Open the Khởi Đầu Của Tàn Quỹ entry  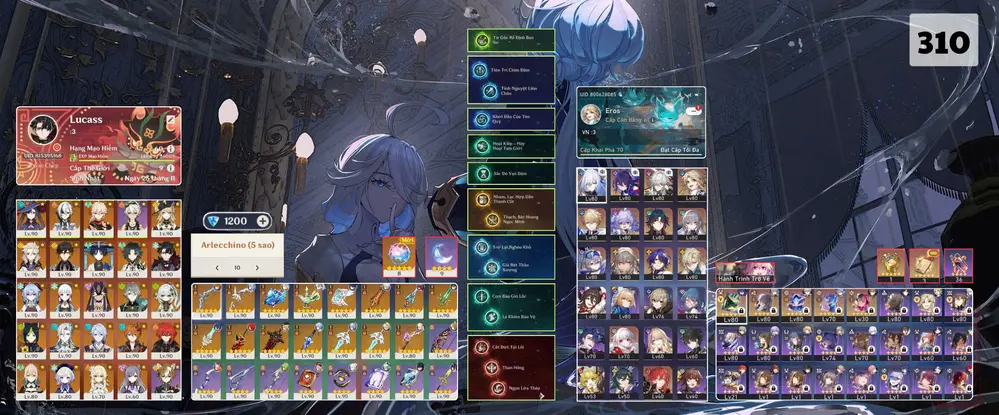511,118
